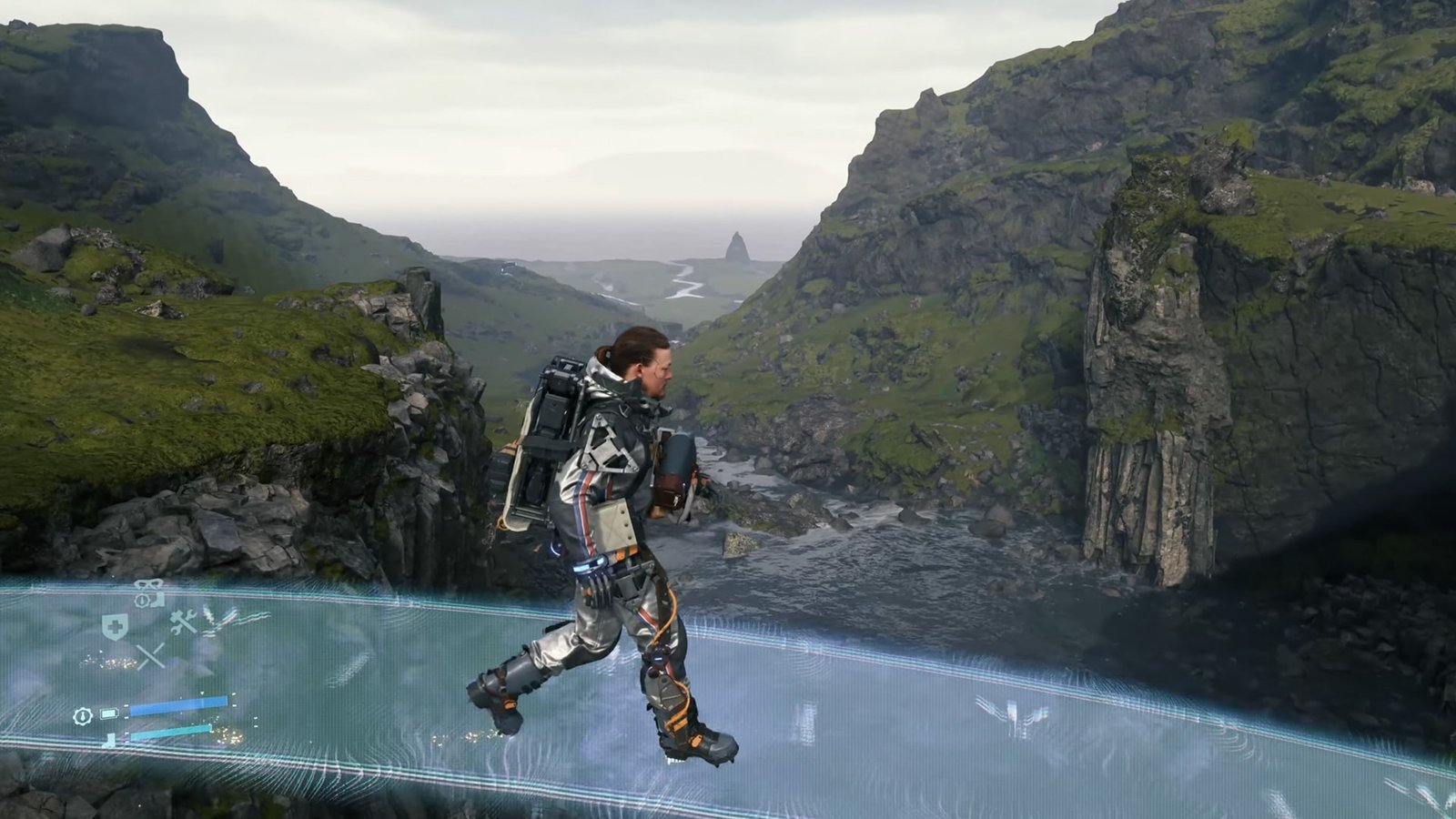Click the gear icon beside the battery
1456x819 pixels.
pos(82,716)
